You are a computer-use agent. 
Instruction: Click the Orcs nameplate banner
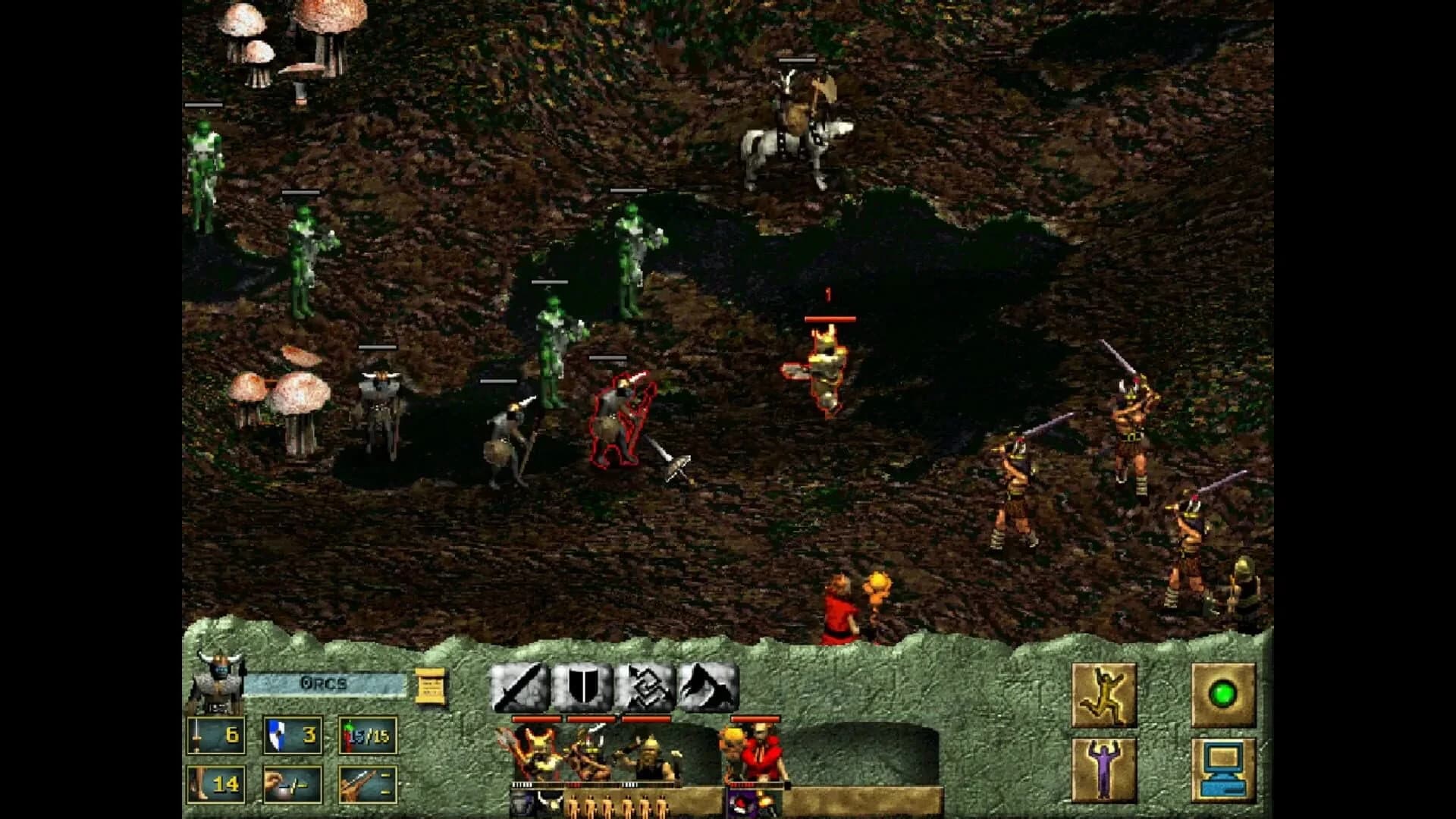325,682
